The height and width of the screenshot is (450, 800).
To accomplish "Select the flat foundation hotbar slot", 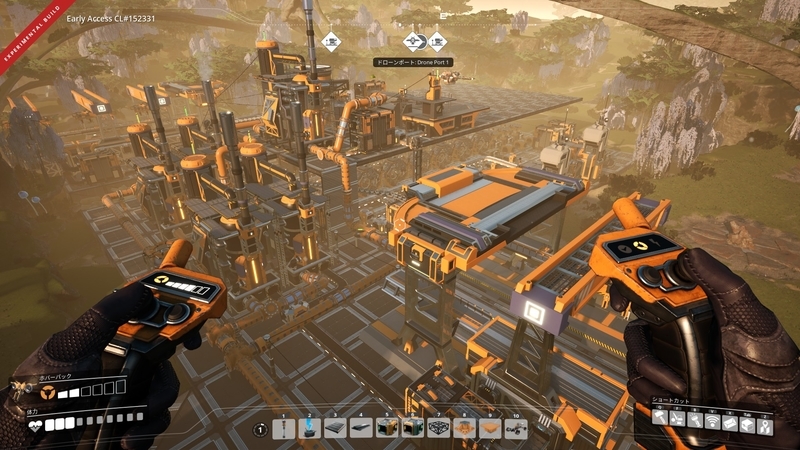I will pos(335,428).
